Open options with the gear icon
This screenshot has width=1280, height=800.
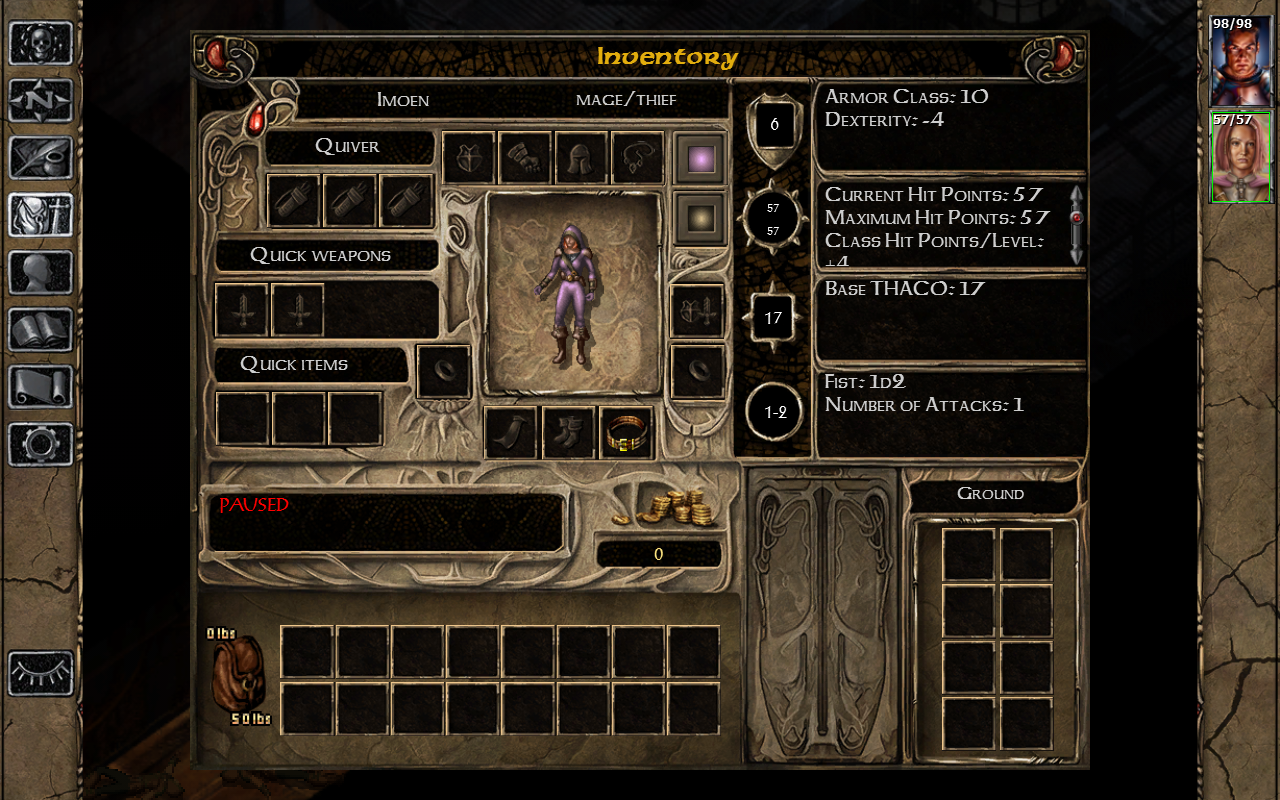[x=41, y=444]
